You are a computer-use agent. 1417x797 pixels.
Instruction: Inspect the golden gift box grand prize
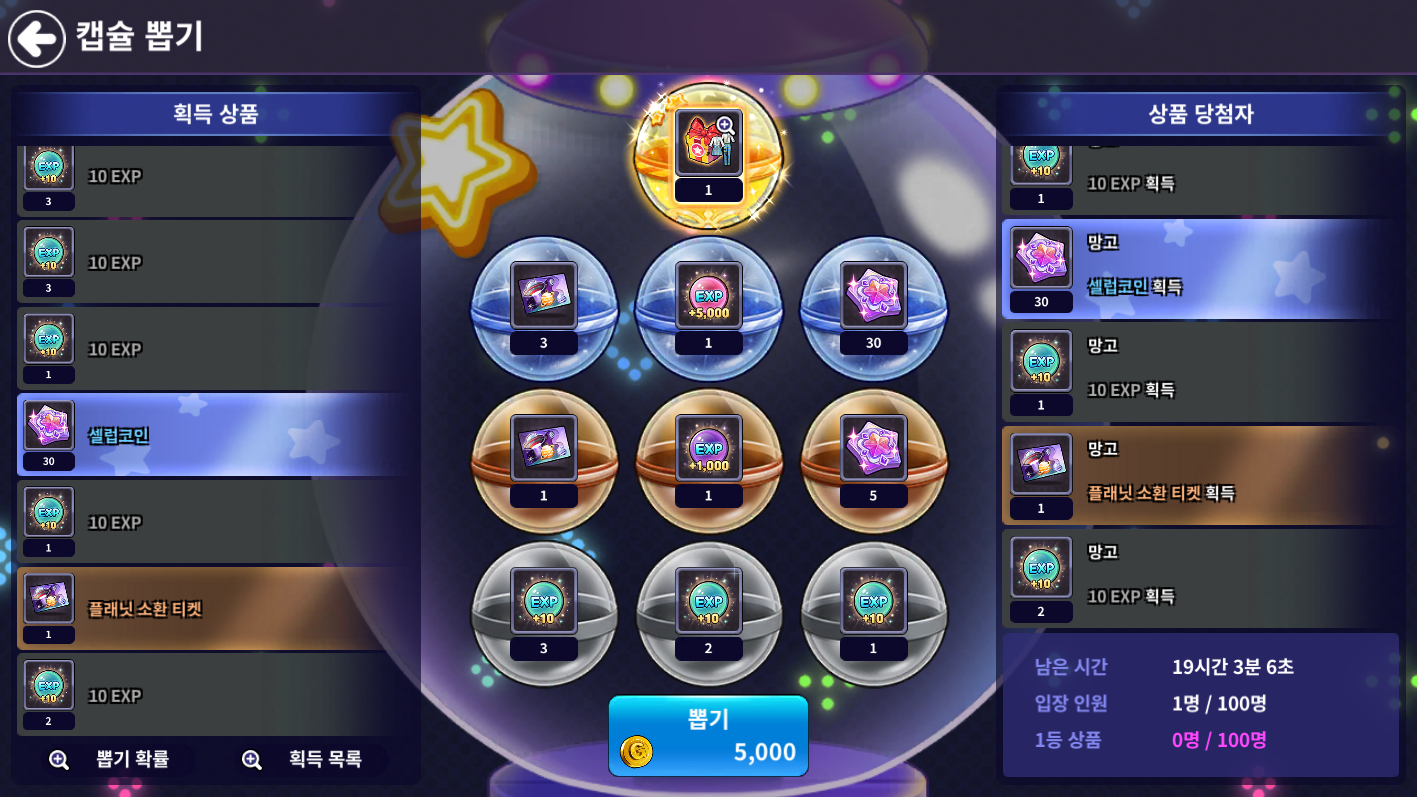[x=709, y=154]
